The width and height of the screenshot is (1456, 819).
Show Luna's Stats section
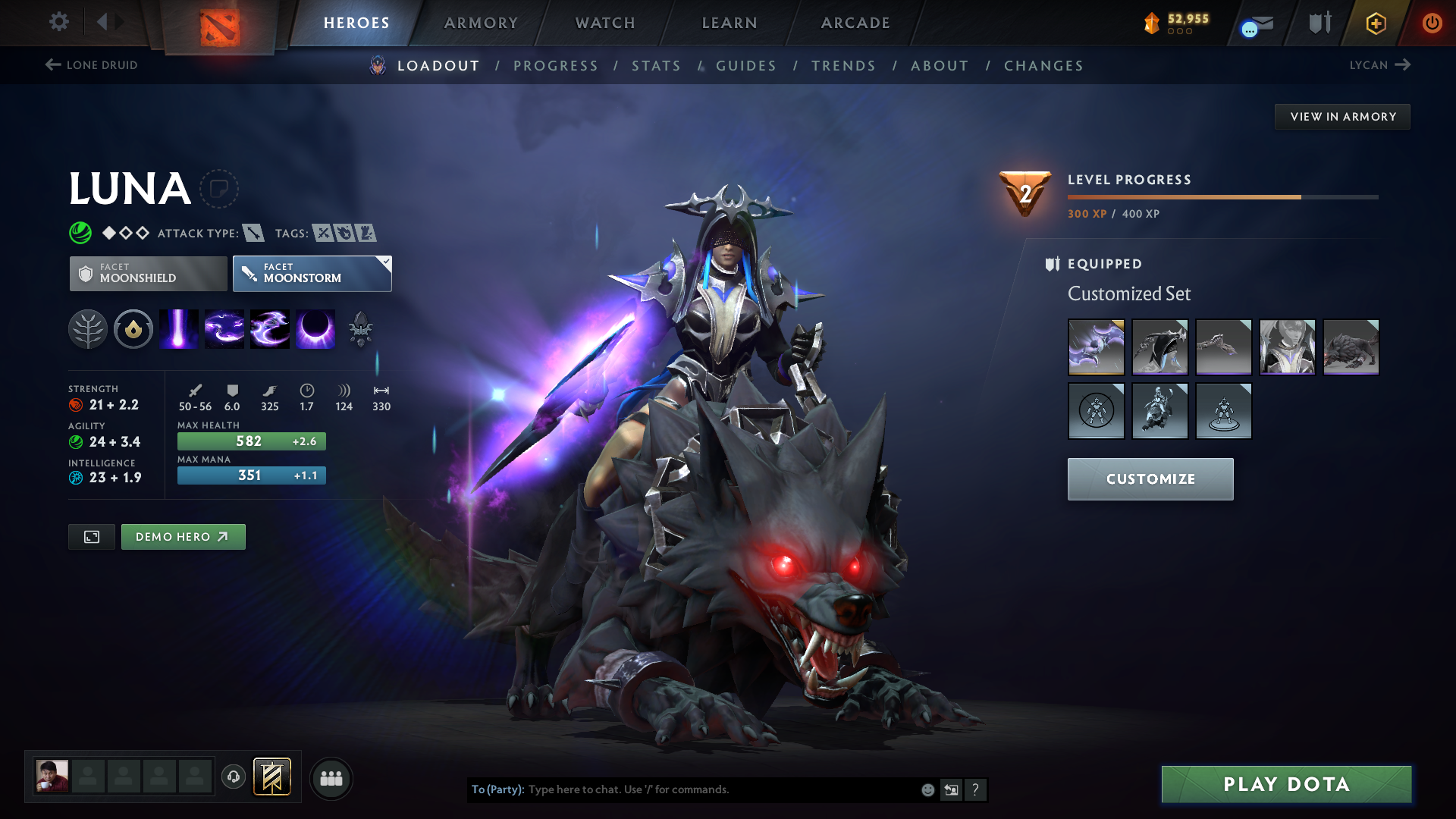(x=656, y=66)
